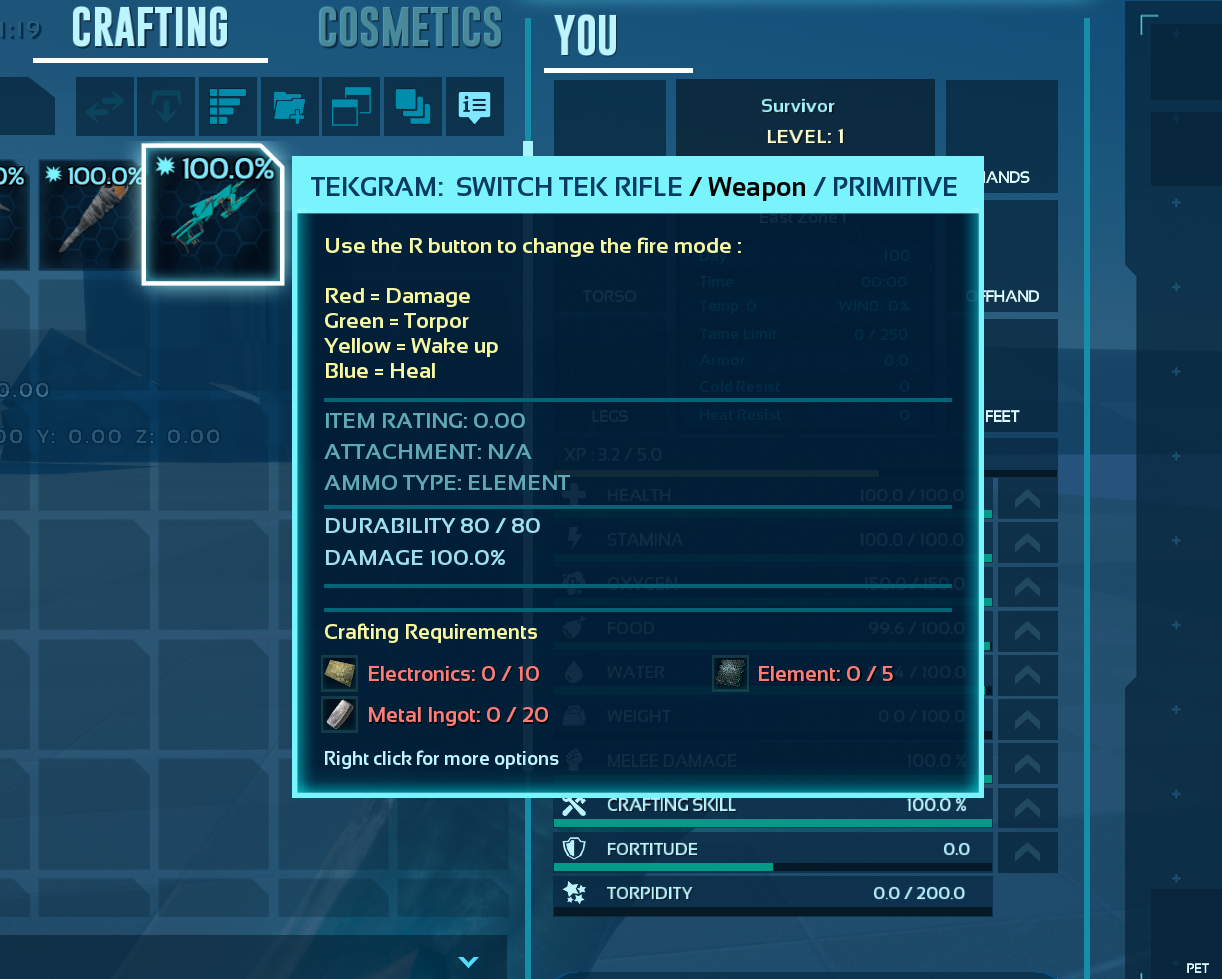Increase the Health stat with its arrow
This screenshot has width=1222, height=979.
point(1027,498)
